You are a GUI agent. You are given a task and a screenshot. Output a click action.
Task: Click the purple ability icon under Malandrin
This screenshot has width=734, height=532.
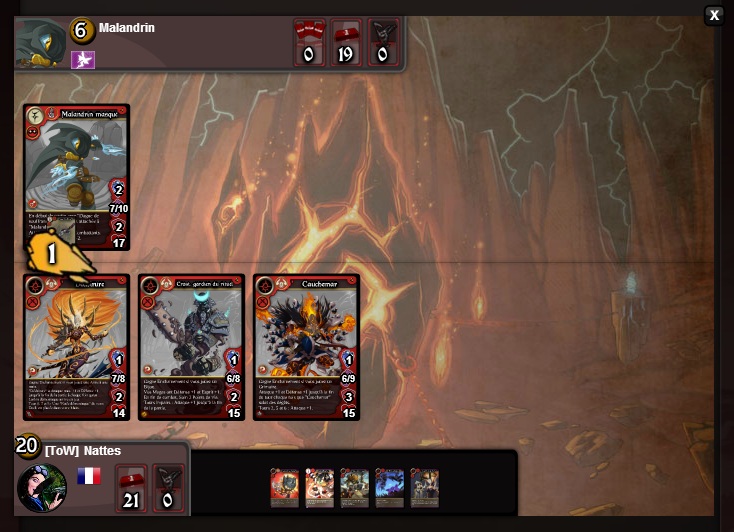pos(83,60)
